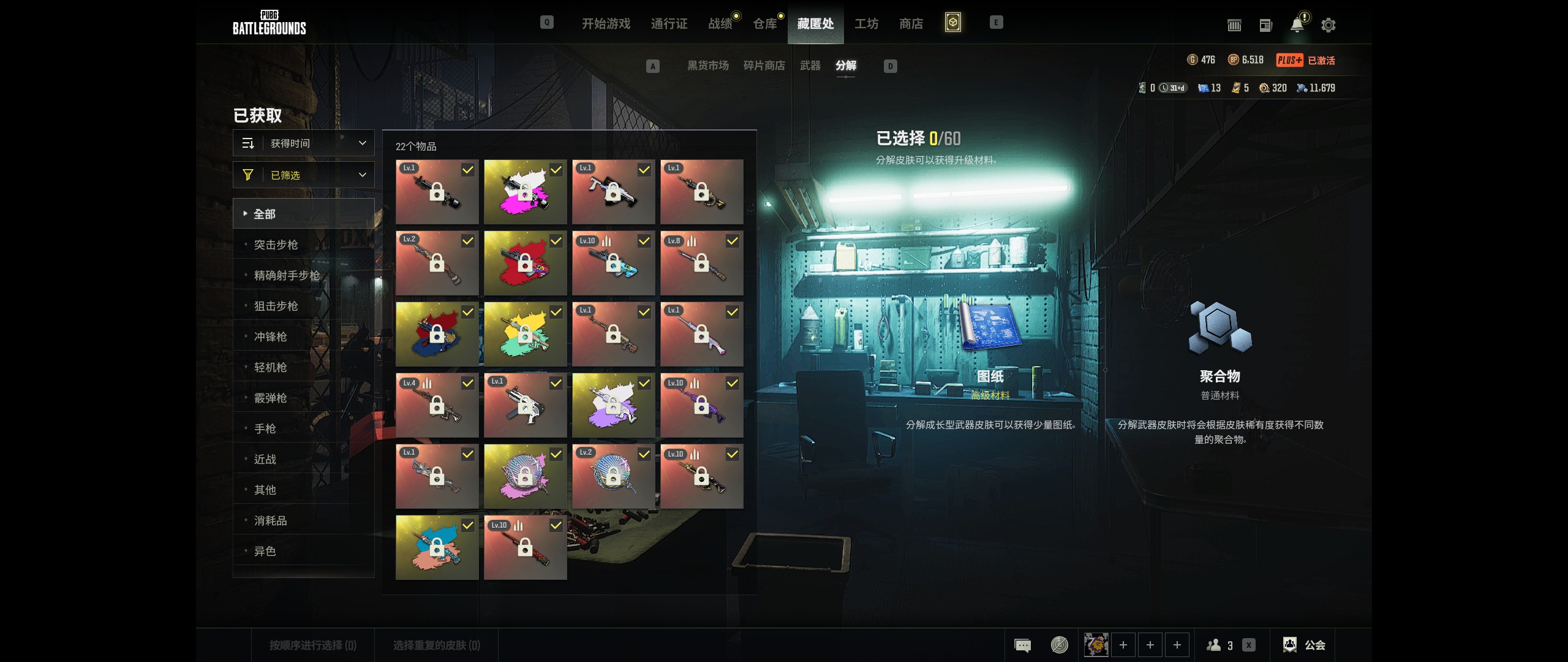This screenshot has width=1568, height=662.
Task: Choose the 霰弹枪 category
Action: [271, 398]
